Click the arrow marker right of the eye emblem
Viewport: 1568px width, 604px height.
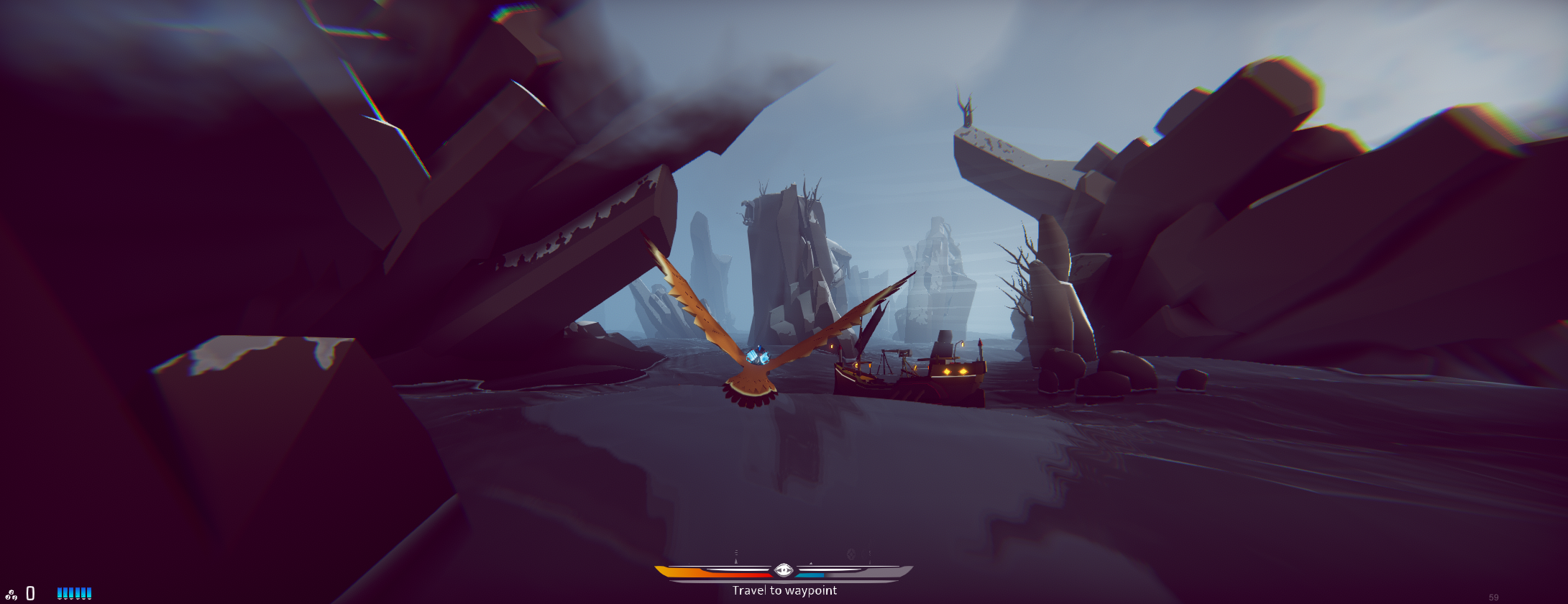(811, 563)
